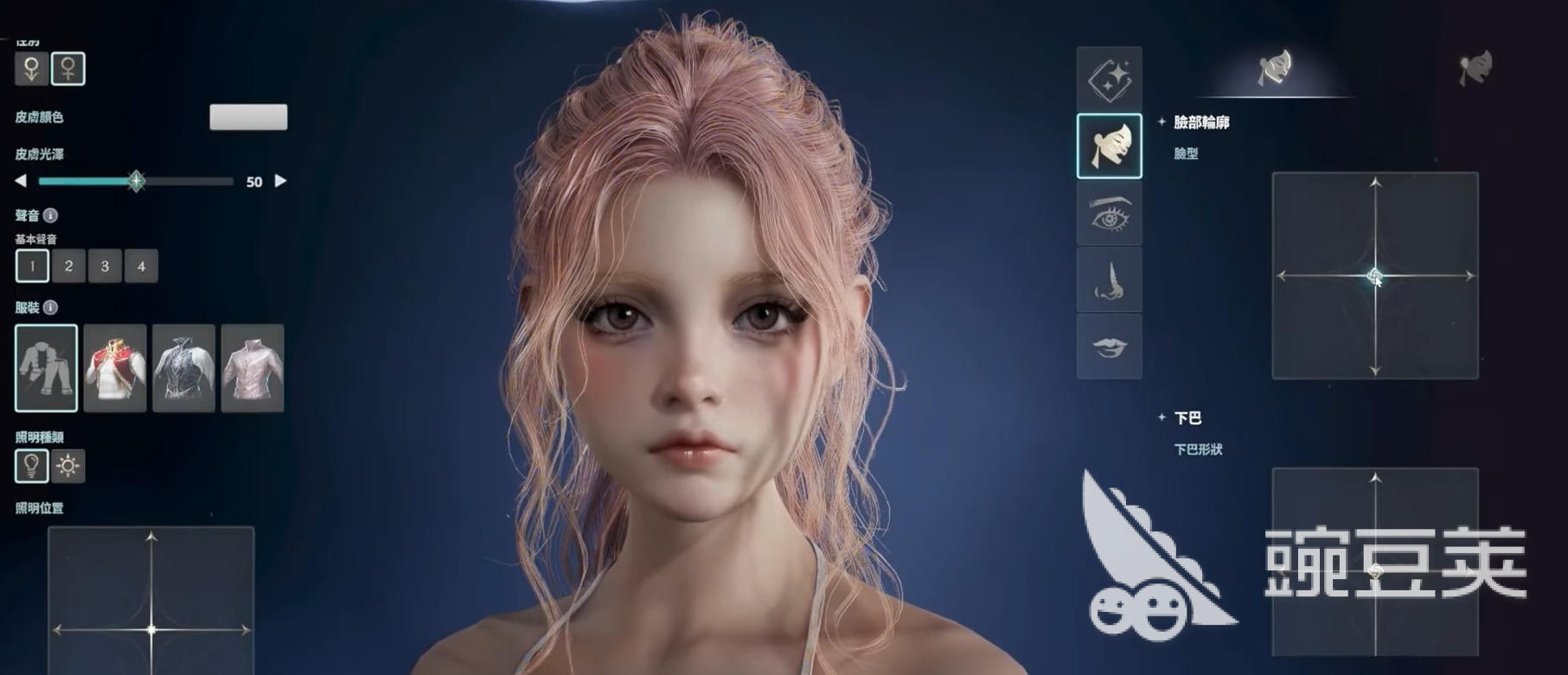This screenshot has width=1568, height=675.
Task: Select the face contour mask tool
Action: [1110, 144]
